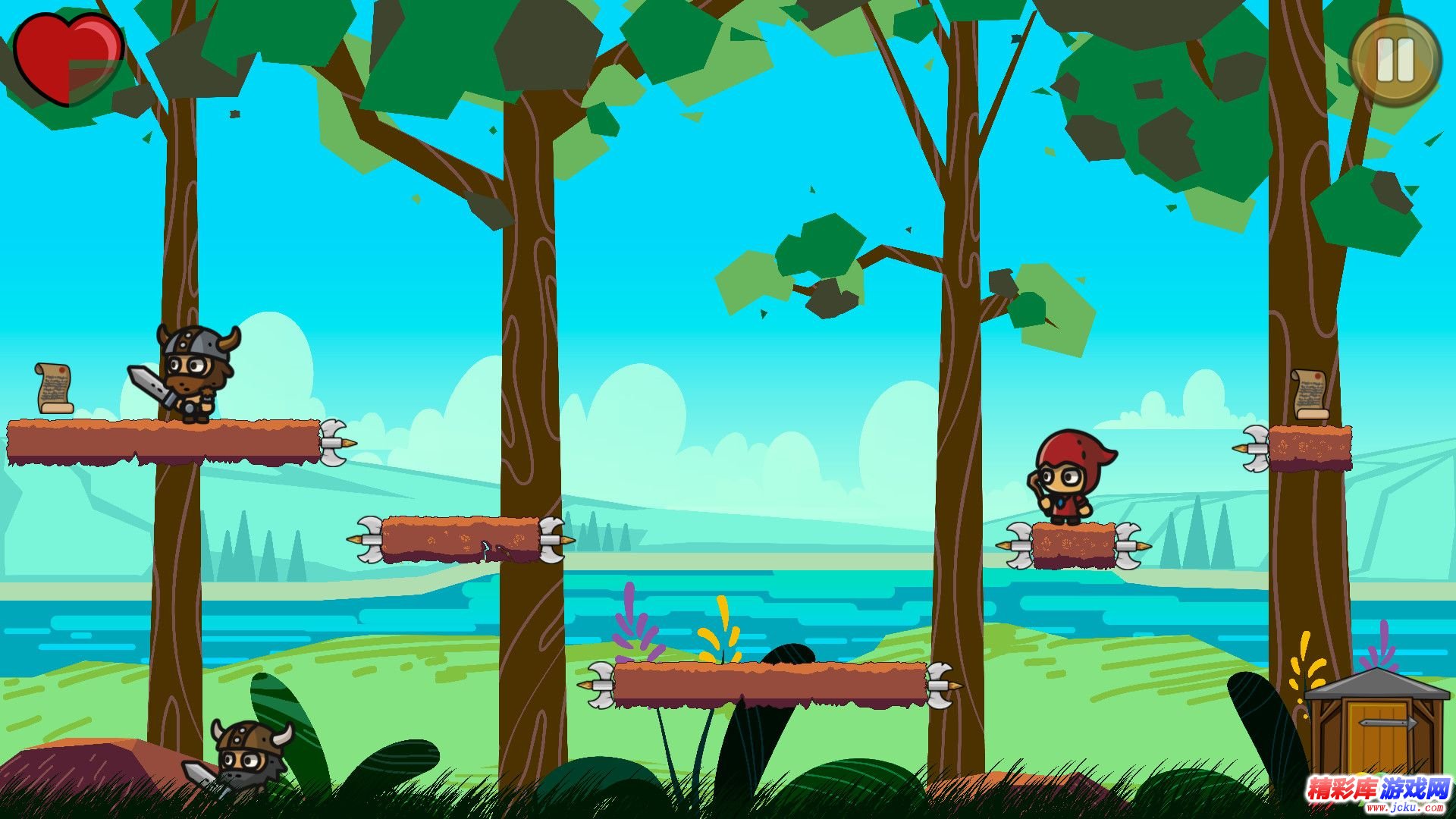Pause the game with the round button
This screenshot has width=1456, height=819.
[1395, 61]
